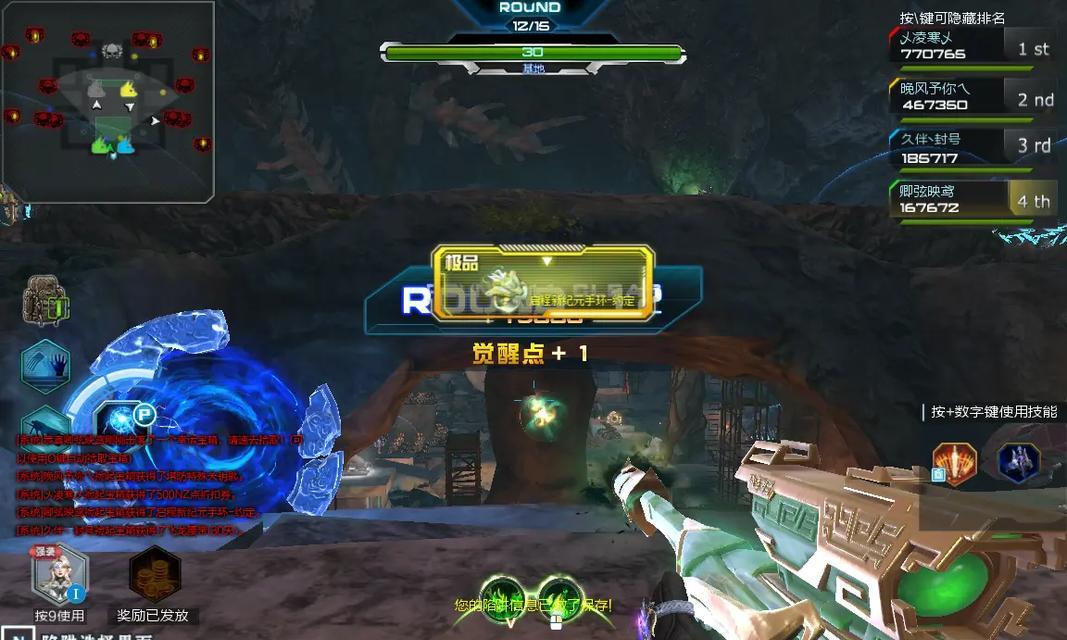The width and height of the screenshot is (1067, 640).
Task: Activate the orange fire blades skill
Action: 954,463
